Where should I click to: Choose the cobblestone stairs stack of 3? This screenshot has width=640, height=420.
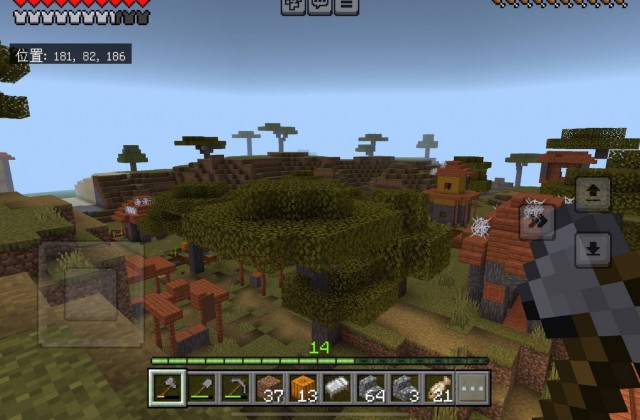(406, 385)
